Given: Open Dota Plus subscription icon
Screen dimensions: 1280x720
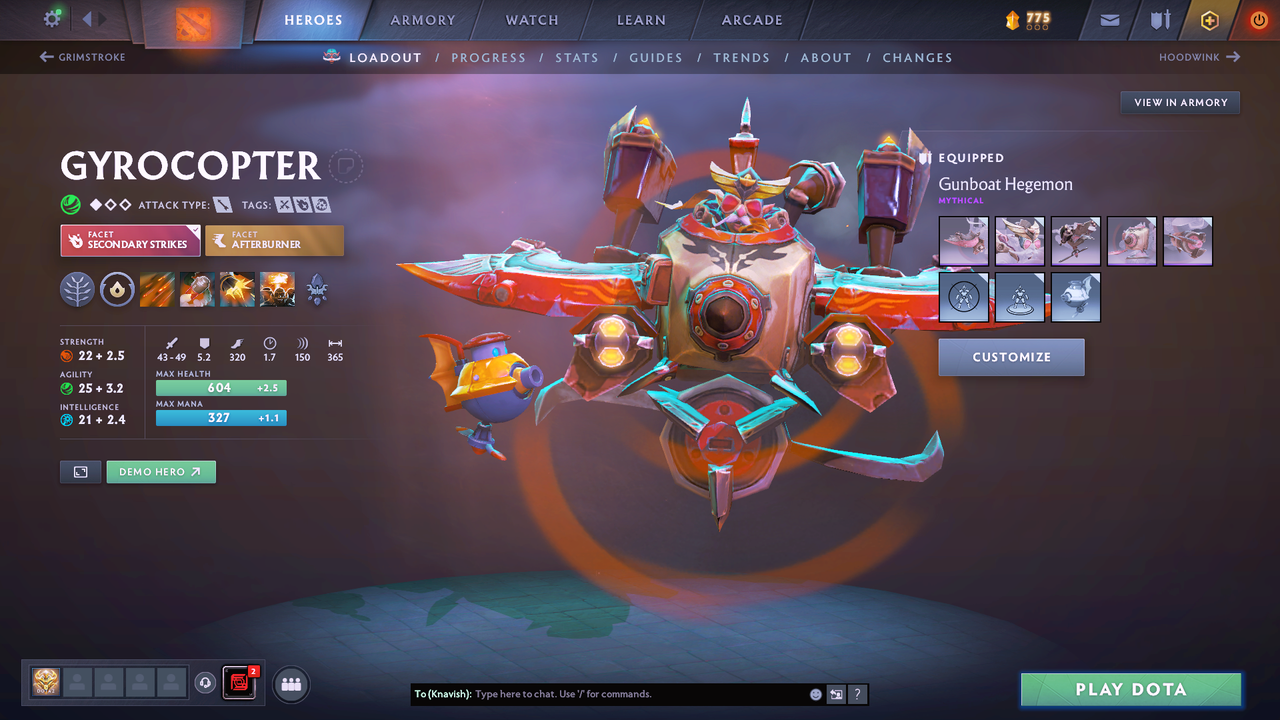Looking at the screenshot, I should (x=1209, y=20).
